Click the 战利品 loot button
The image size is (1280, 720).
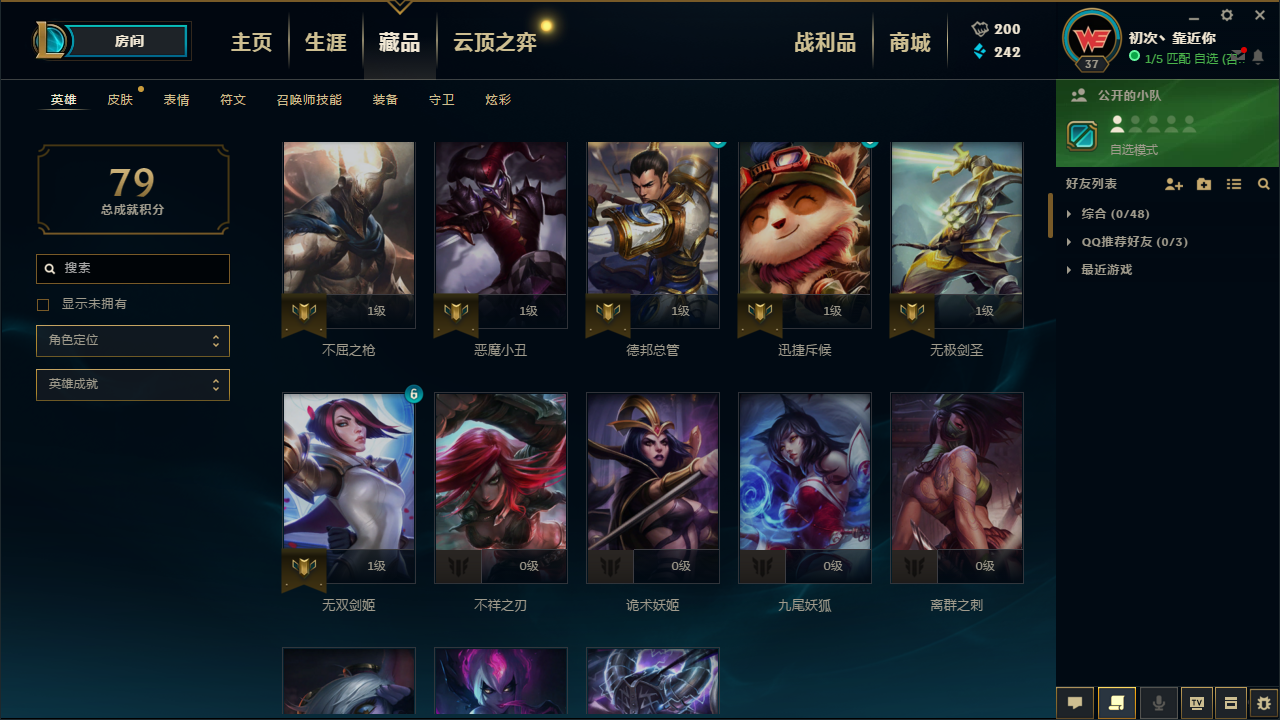[825, 41]
